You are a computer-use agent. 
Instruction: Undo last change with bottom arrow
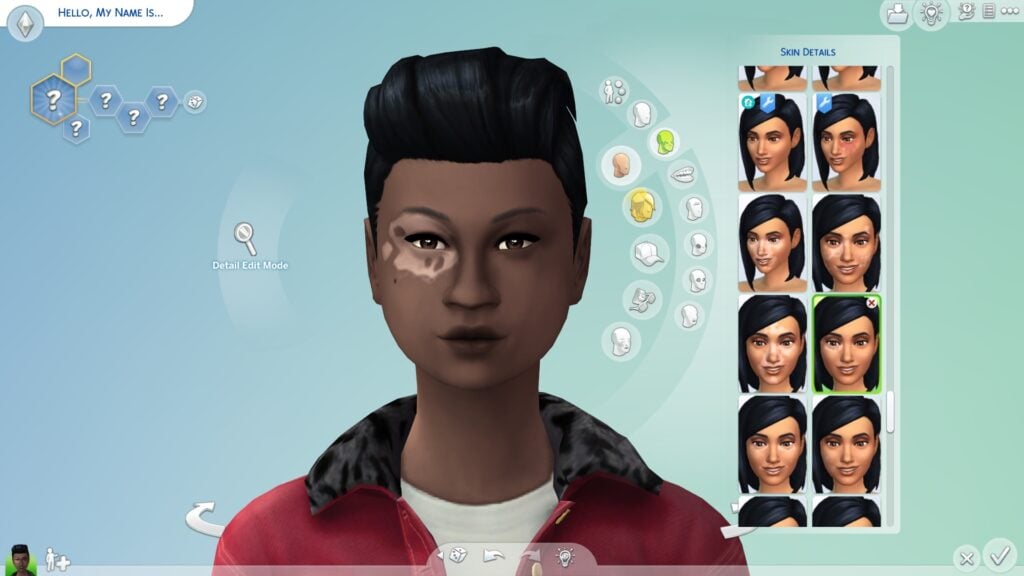click(x=492, y=556)
